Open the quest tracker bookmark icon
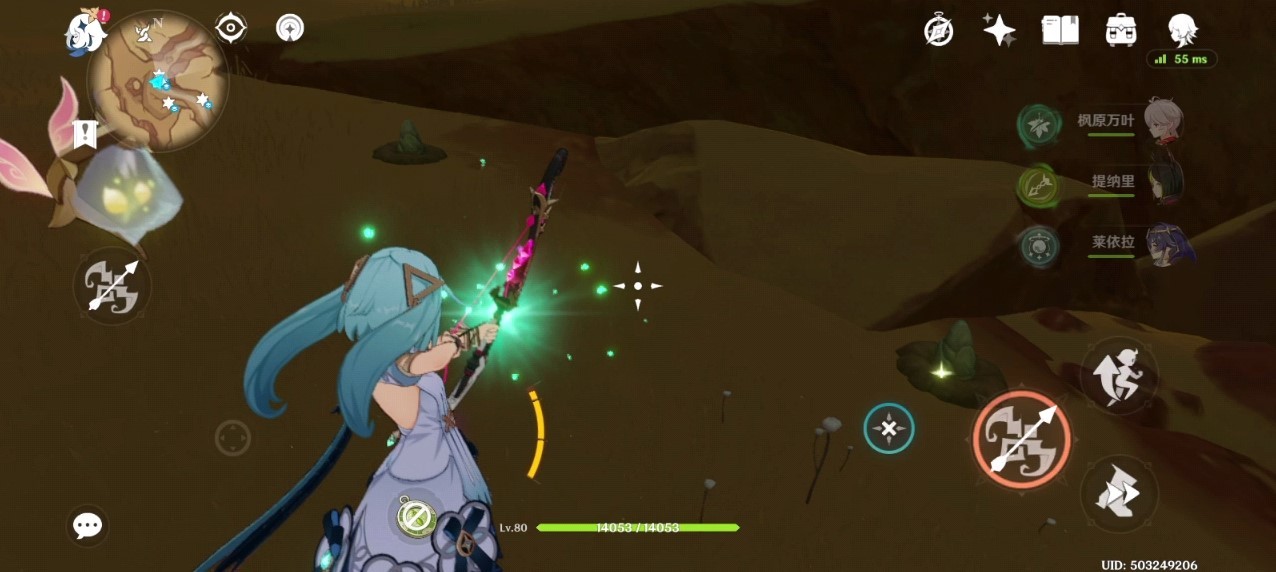This screenshot has width=1276, height=572. point(85,133)
